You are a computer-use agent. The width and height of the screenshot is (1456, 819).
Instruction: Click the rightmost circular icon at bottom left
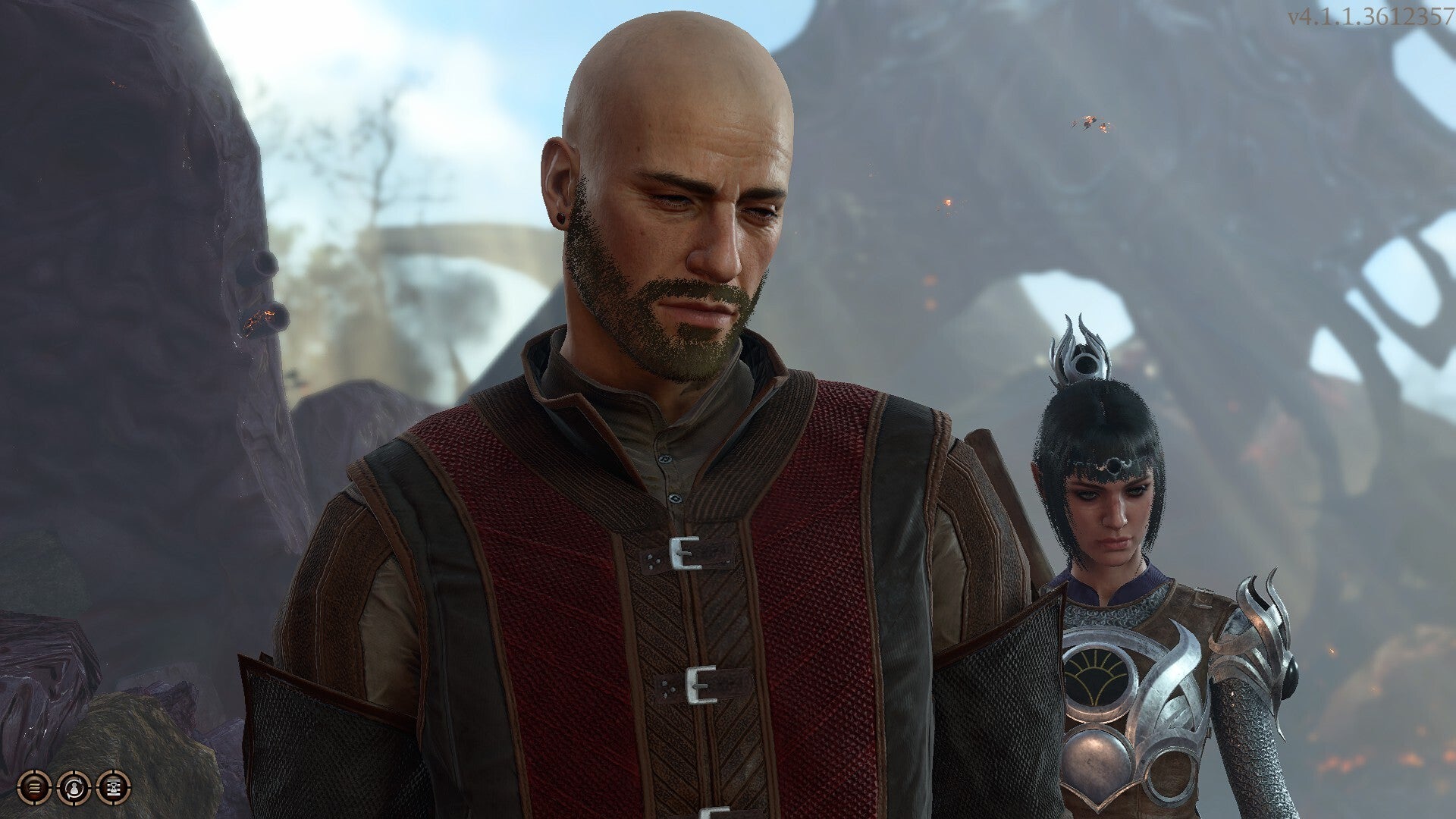tap(114, 789)
